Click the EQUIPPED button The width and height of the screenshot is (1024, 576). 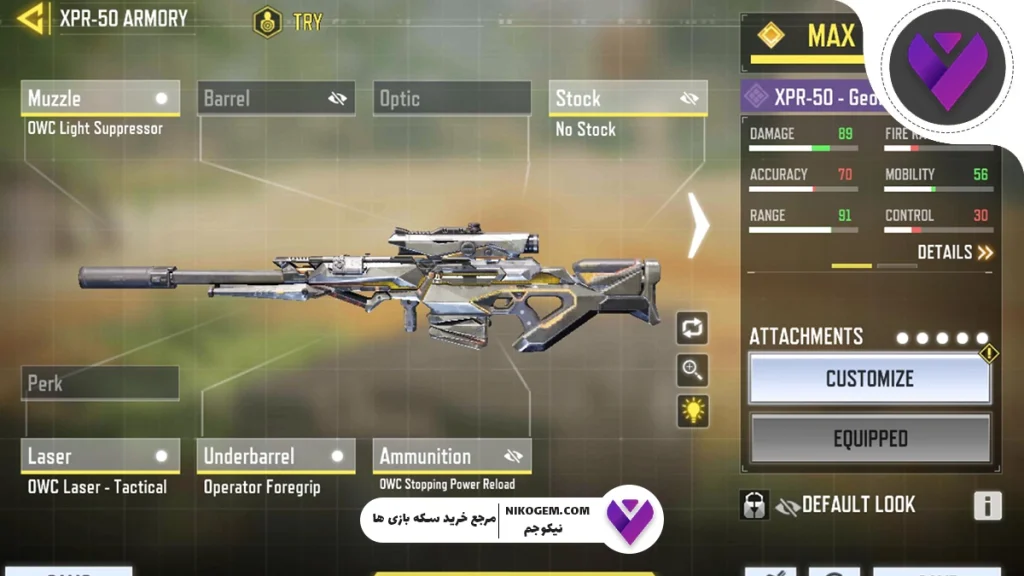(x=870, y=438)
